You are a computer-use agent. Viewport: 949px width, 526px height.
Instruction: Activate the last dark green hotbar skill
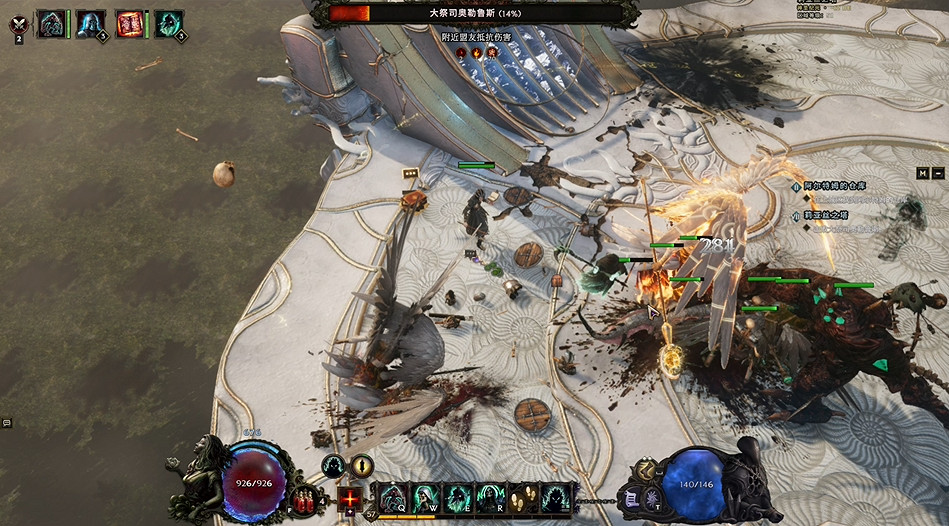click(554, 496)
